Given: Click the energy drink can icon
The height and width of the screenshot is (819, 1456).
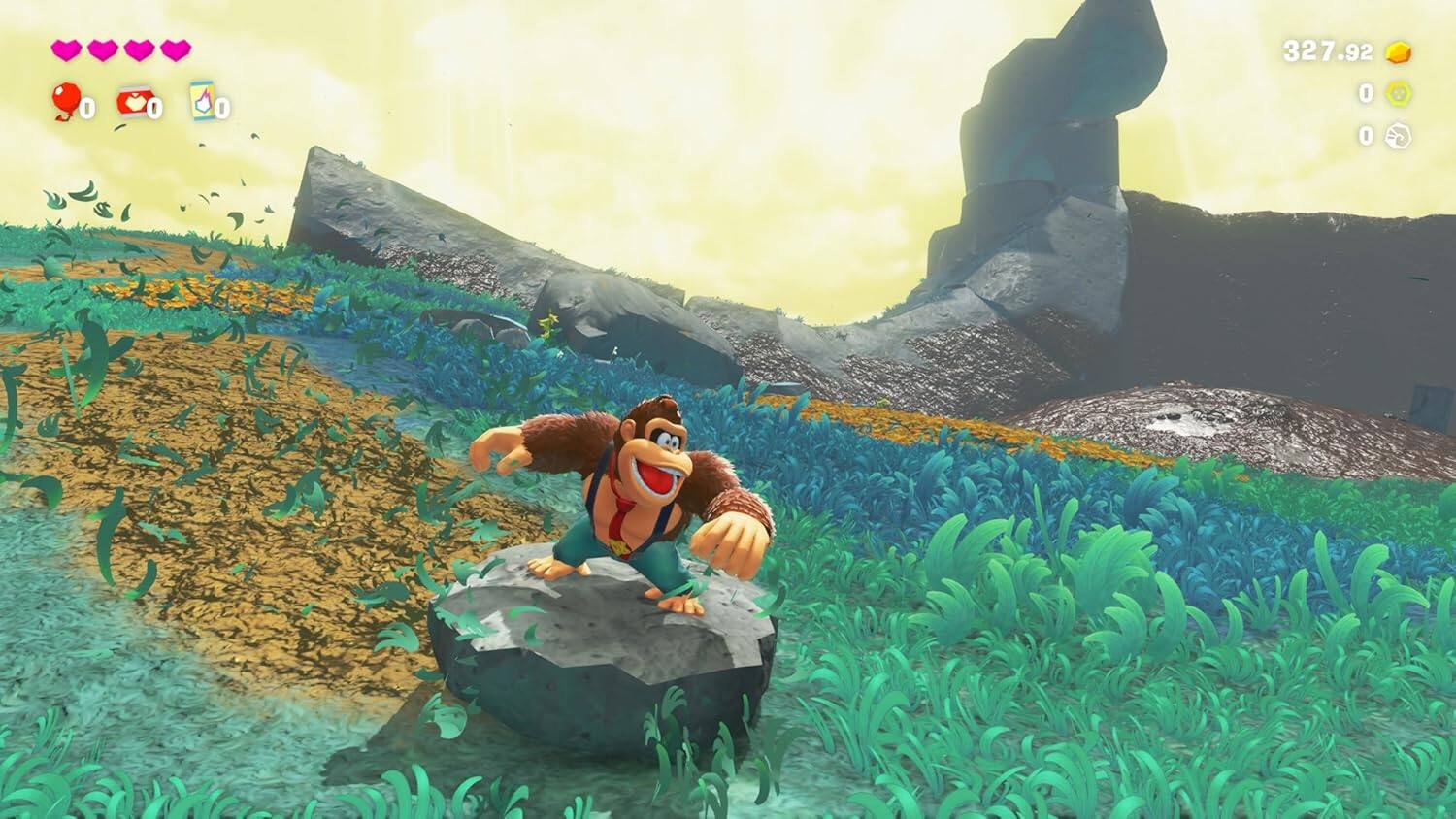Looking at the screenshot, I should (x=202, y=100).
